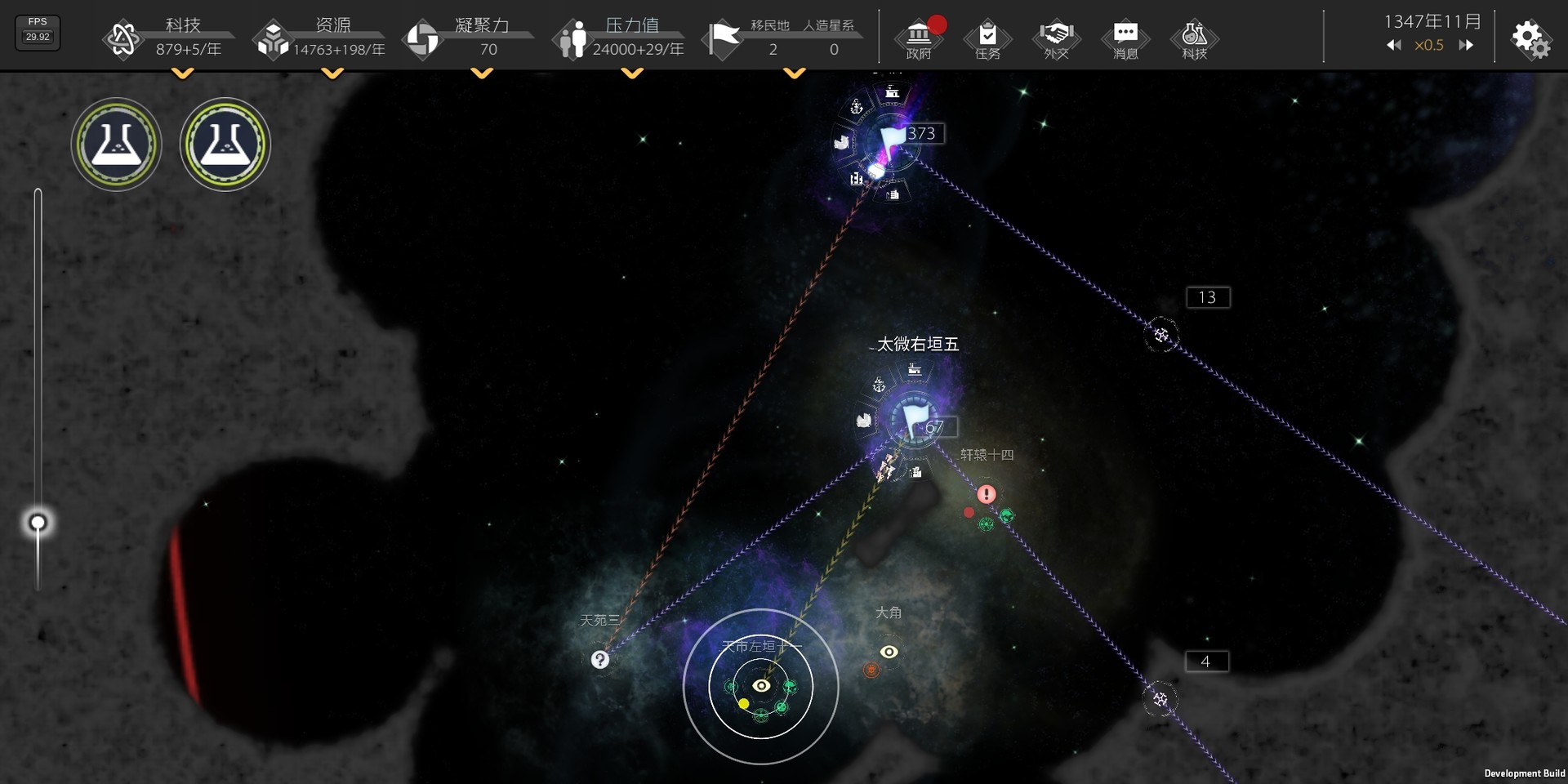Expand the 科技 science resource dropdown arrow
Screen dimensions: 1568x784
pos(183,74)
